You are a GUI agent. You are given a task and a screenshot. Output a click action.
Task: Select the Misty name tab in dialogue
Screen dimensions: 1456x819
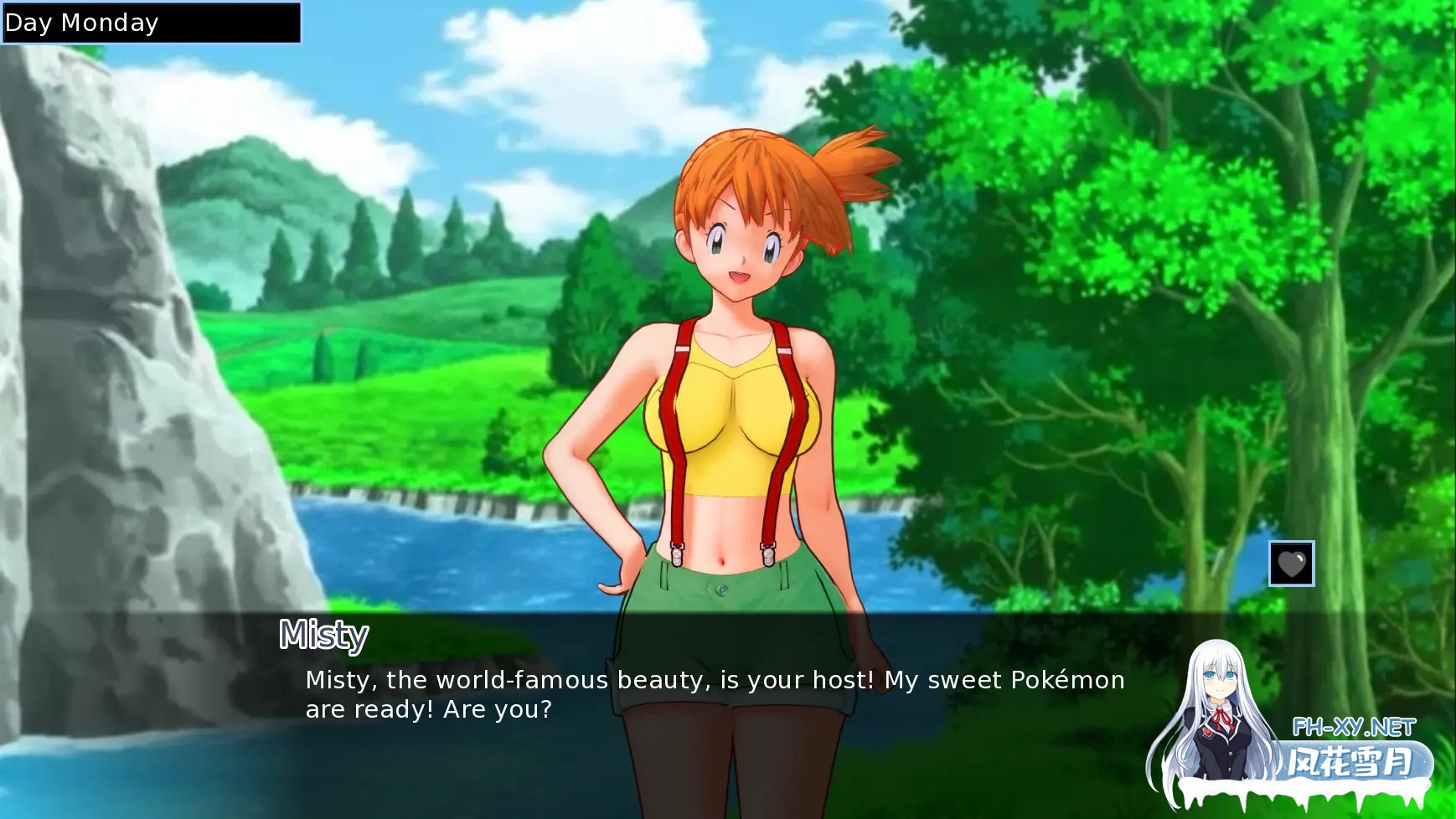coord(322,635)
